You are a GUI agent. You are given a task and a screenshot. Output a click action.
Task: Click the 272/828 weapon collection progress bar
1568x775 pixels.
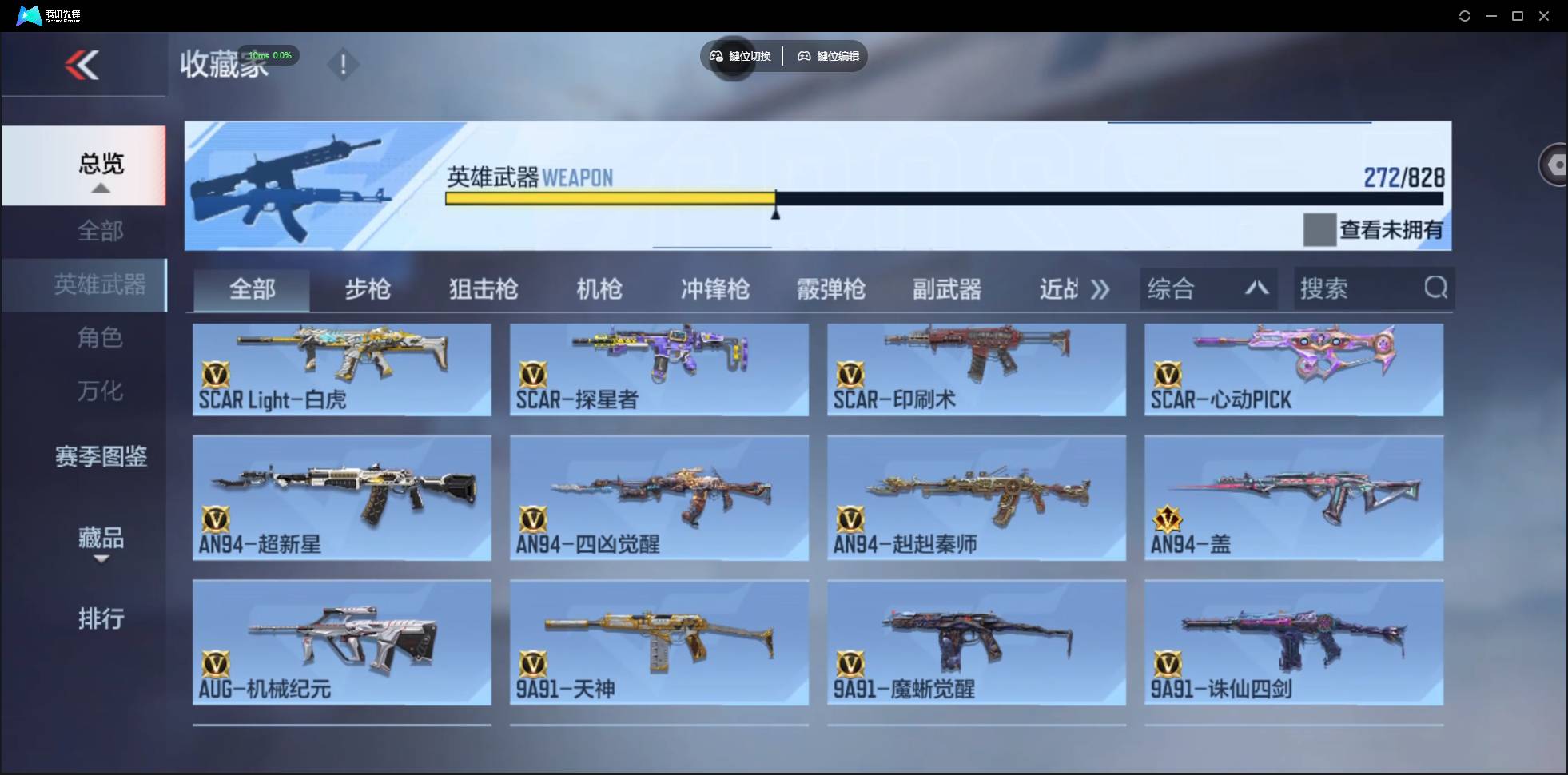point(943,199)
